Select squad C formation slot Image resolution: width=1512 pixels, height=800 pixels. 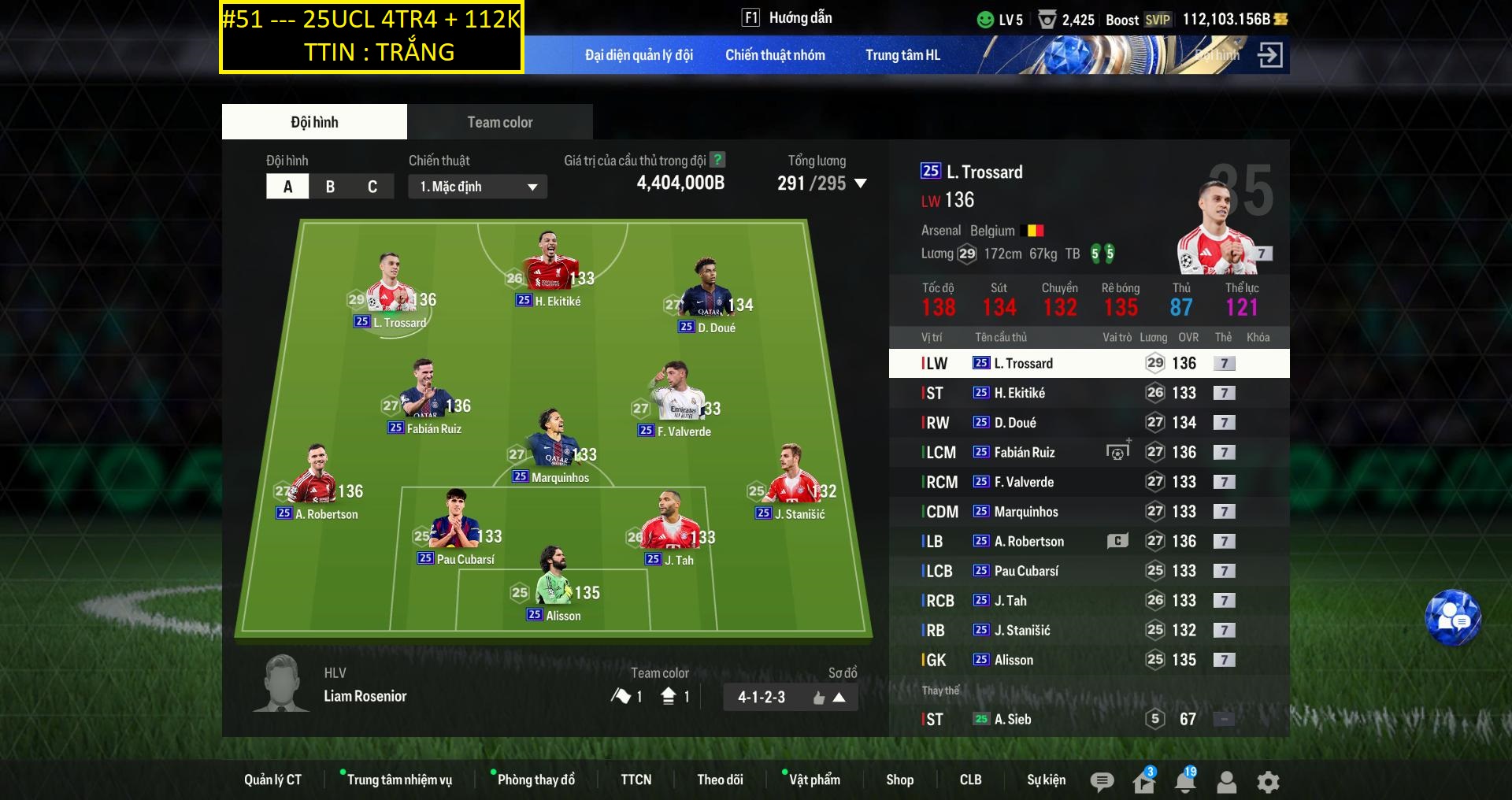(372, 187)
